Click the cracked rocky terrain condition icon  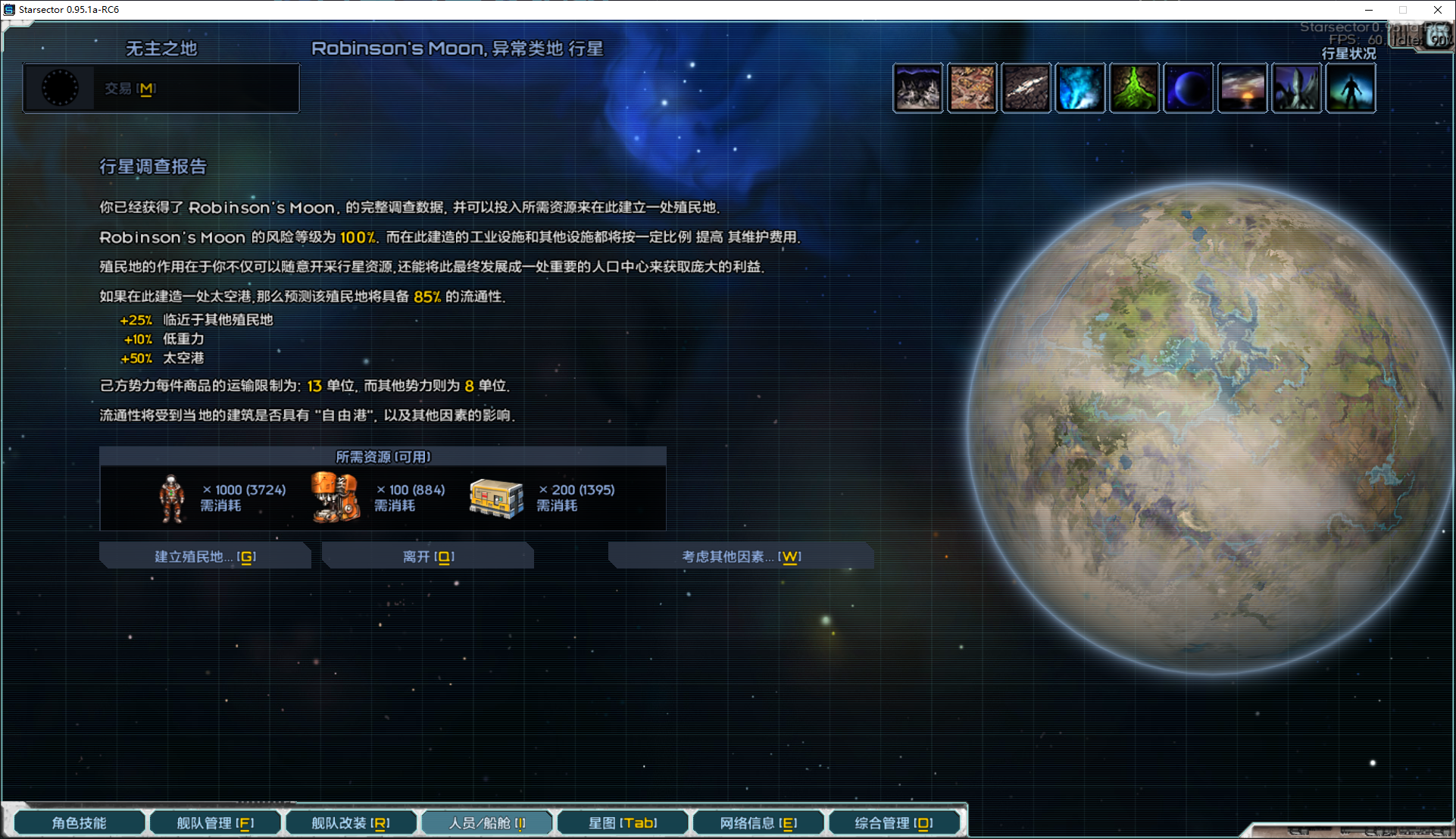pos(1026,87)
